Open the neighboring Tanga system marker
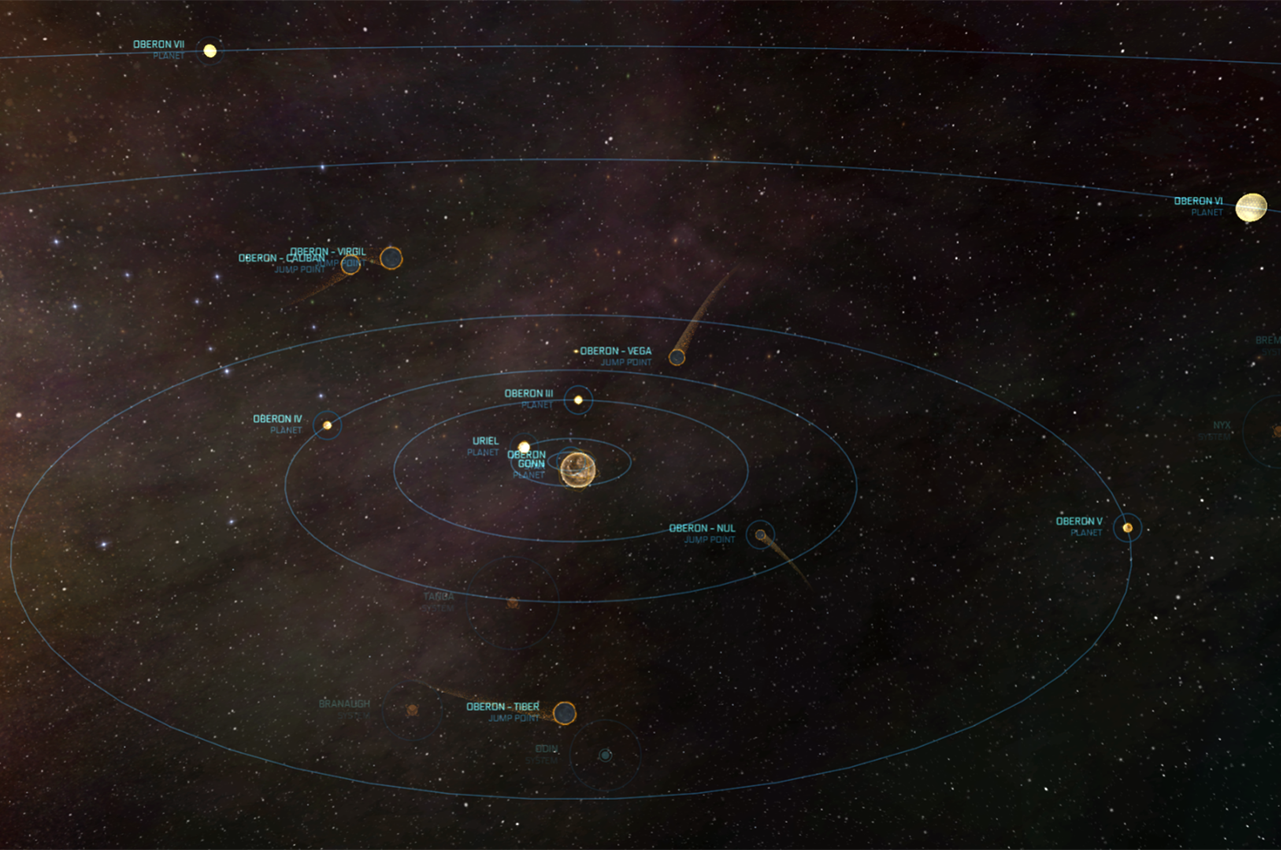 (x=512, y=603)
